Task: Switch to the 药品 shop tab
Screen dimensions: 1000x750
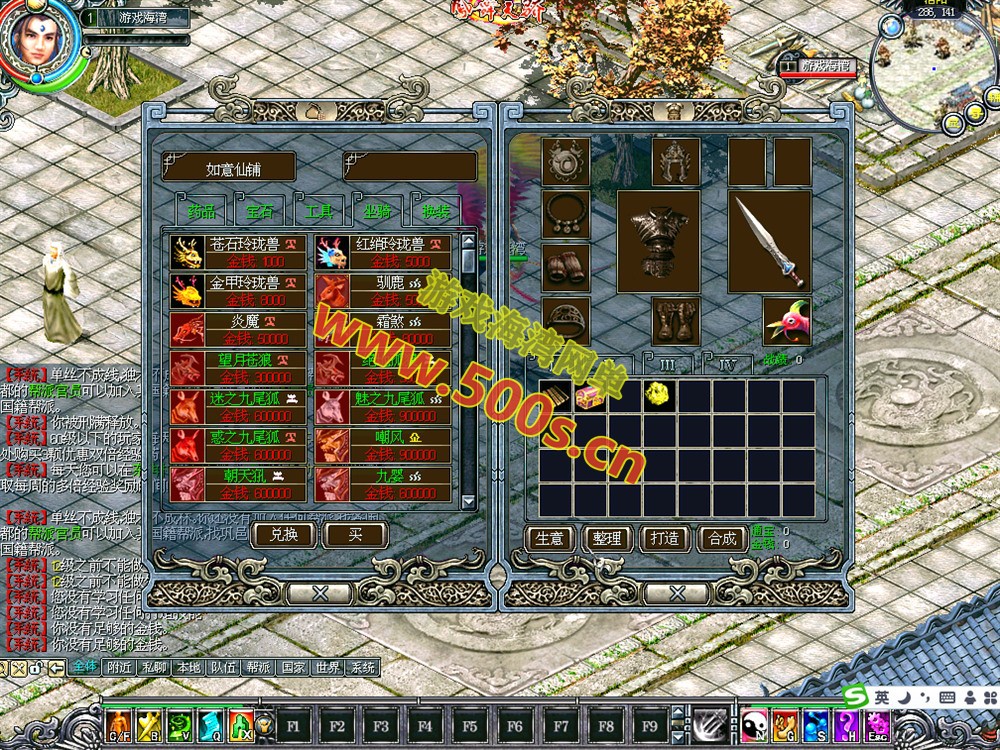Action: click(x=202, y=212)
